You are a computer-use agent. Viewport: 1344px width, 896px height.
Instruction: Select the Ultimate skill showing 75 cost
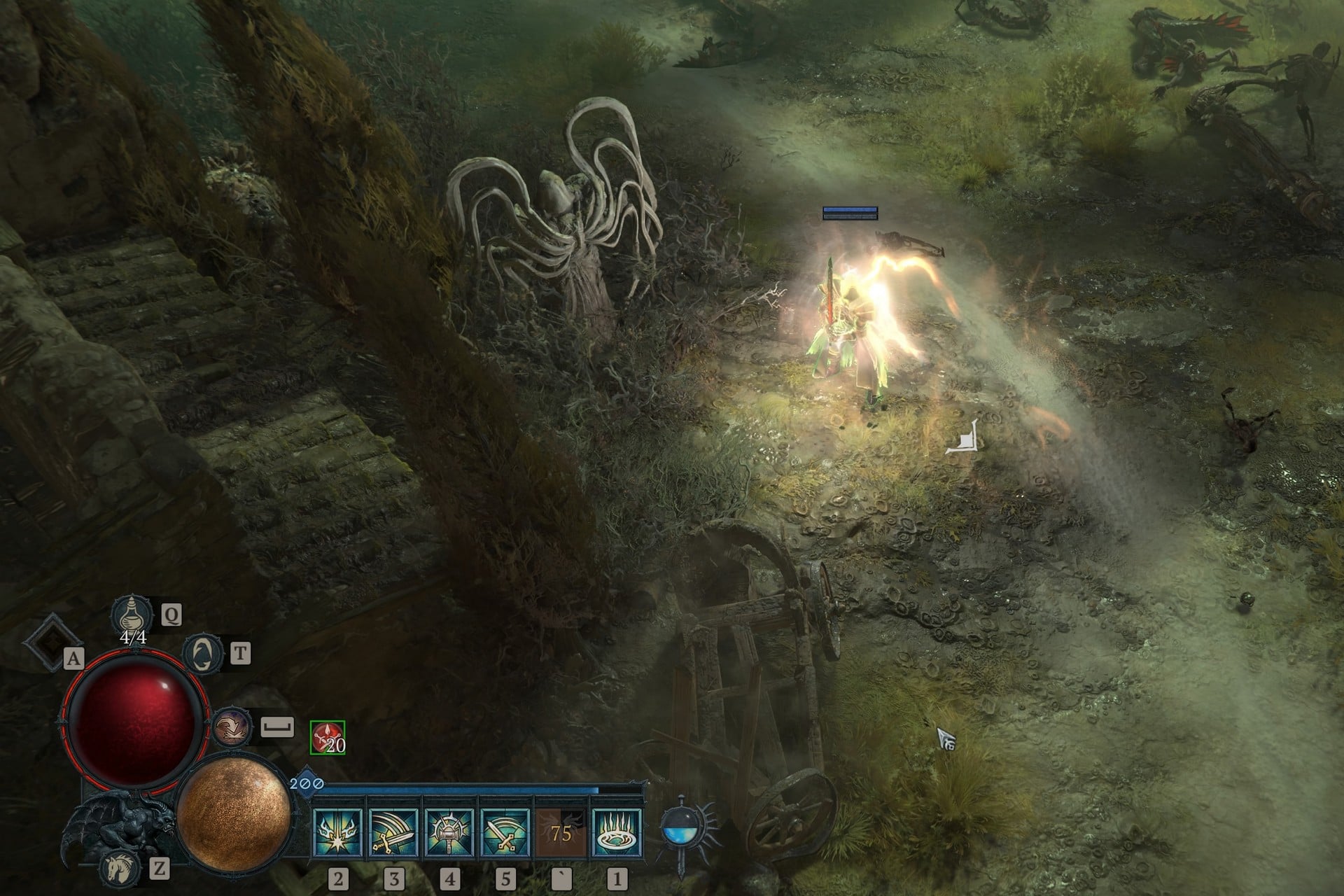pos(560,832)
